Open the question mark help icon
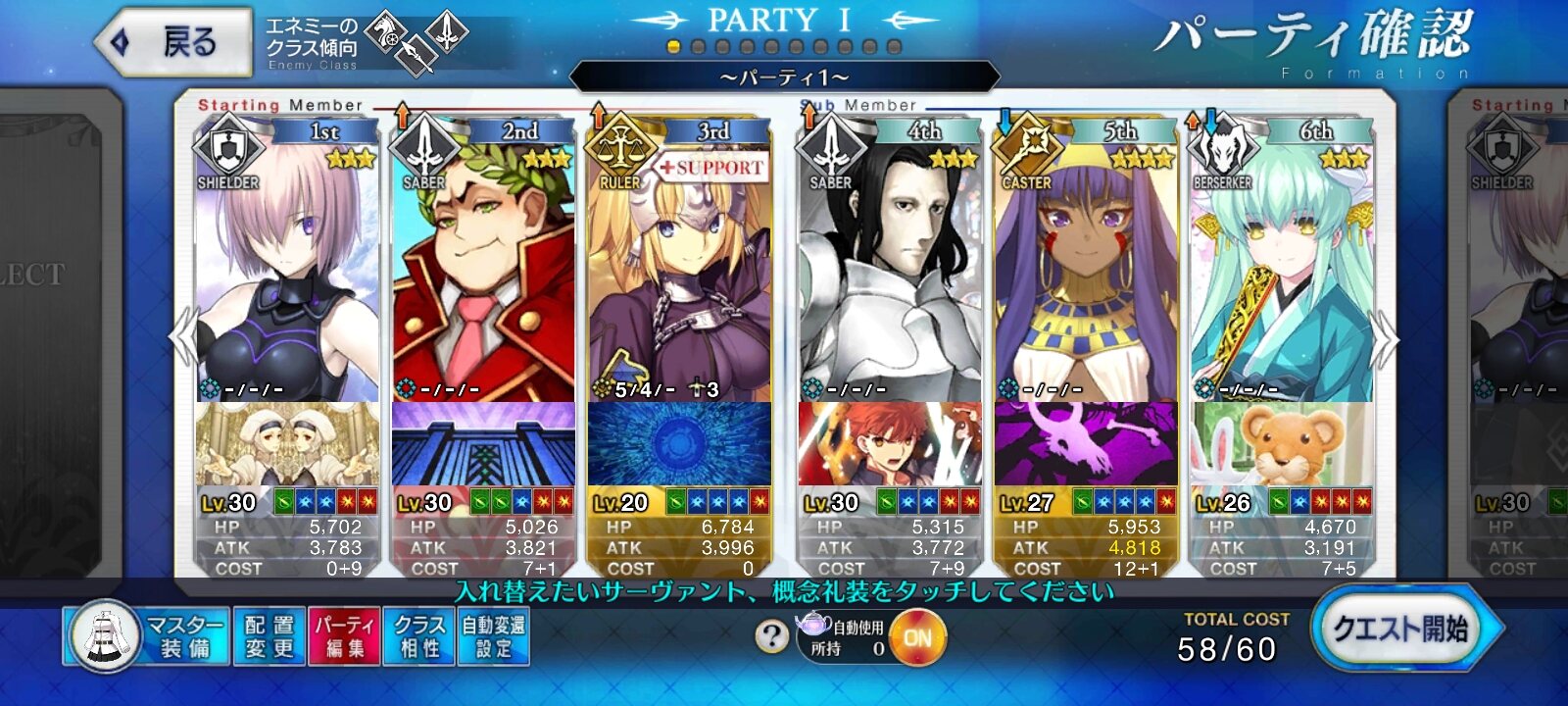This screenshot has width=1568, height=706. tap(772, 637)
